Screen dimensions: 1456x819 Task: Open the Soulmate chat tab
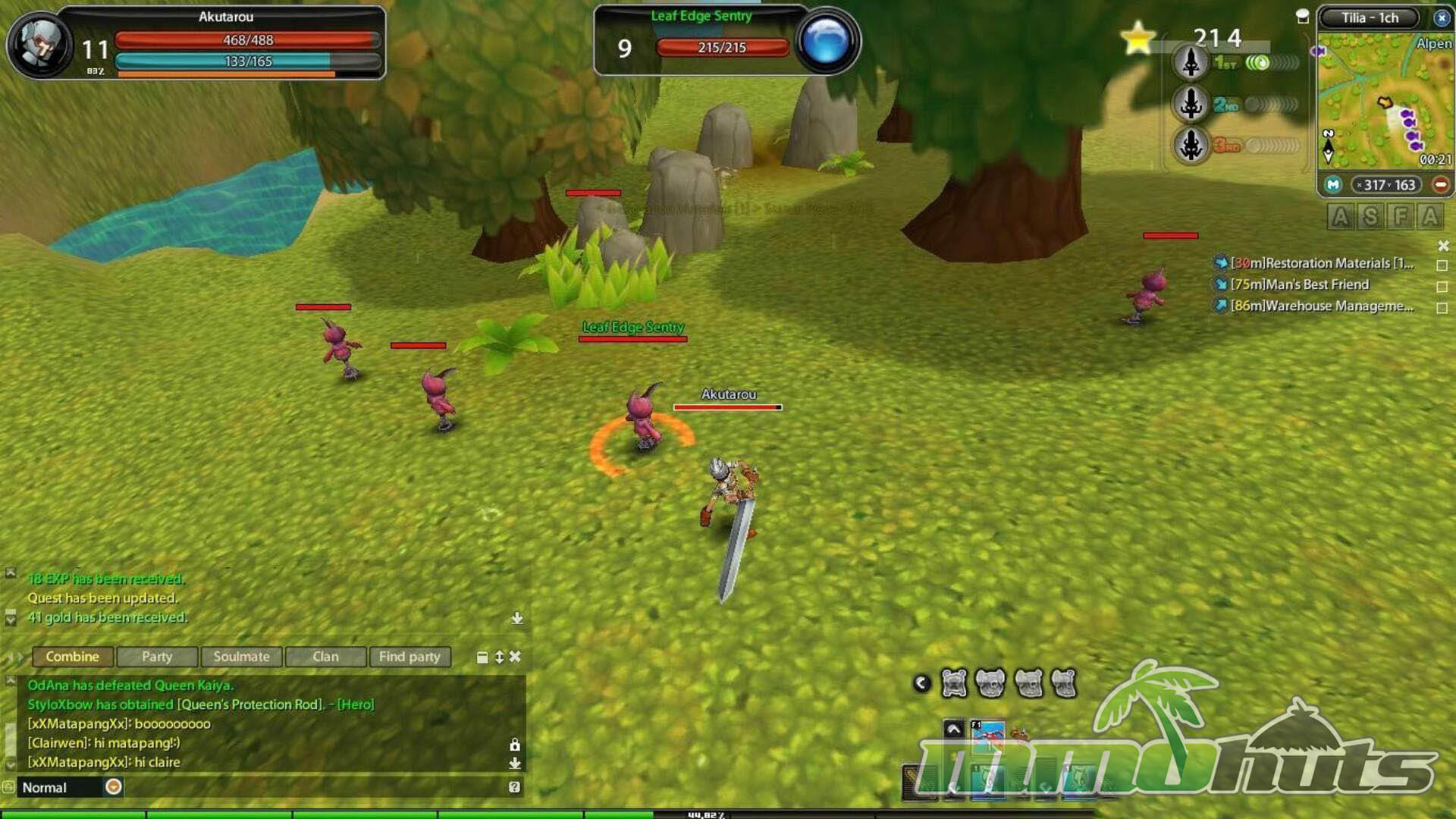pos(241,657)
